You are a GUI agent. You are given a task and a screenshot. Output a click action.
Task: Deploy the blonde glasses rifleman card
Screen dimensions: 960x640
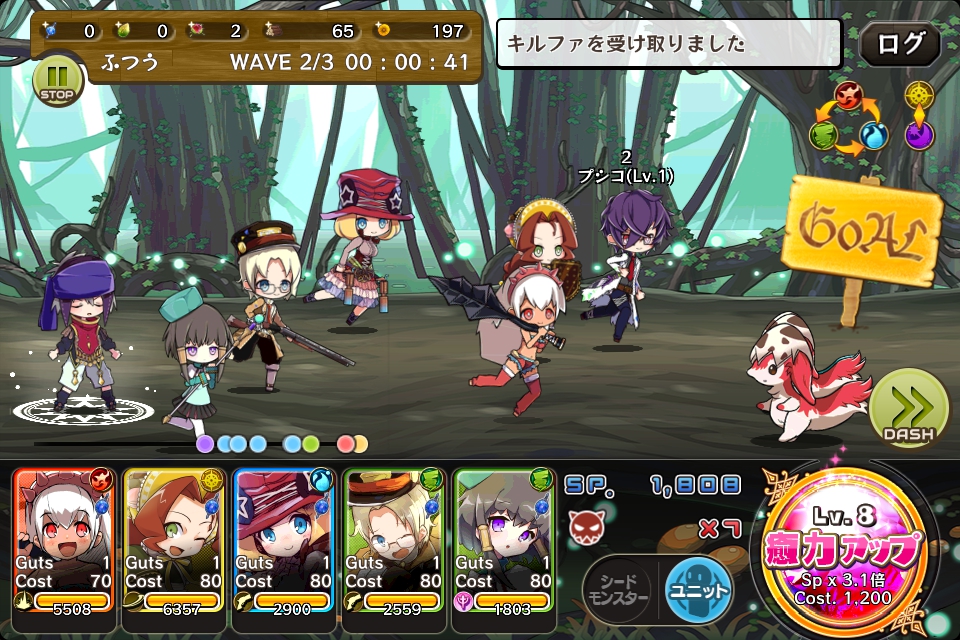392,540
